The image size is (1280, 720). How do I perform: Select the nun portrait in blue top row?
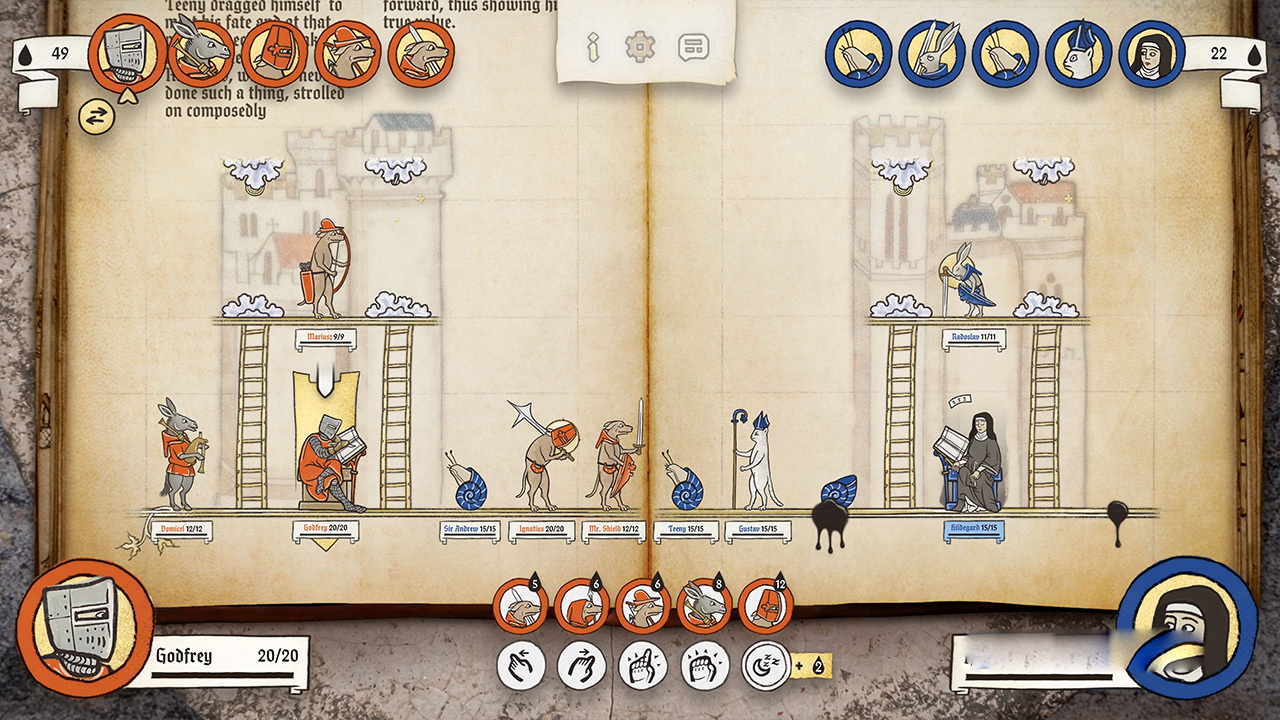point(1151,54)
